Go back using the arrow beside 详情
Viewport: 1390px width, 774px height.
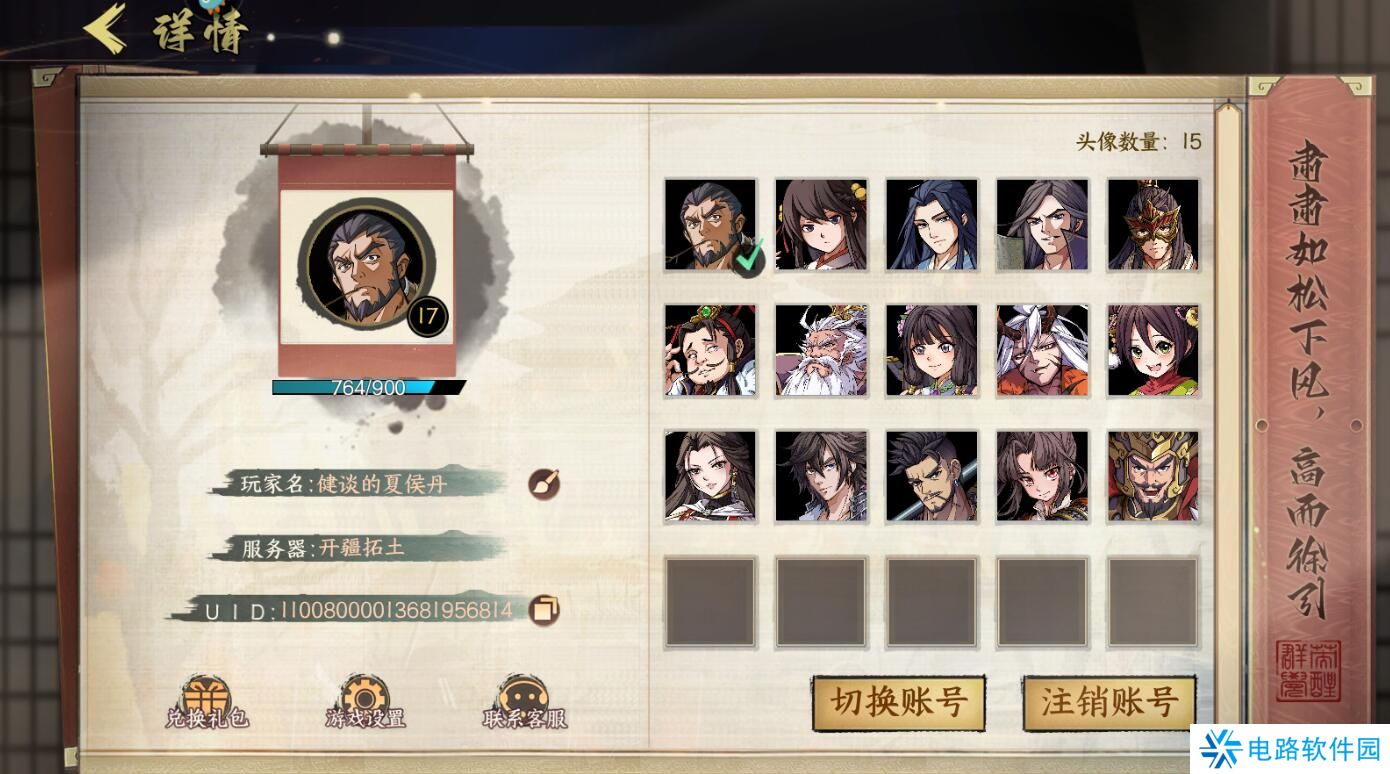[x=105, y=30]
